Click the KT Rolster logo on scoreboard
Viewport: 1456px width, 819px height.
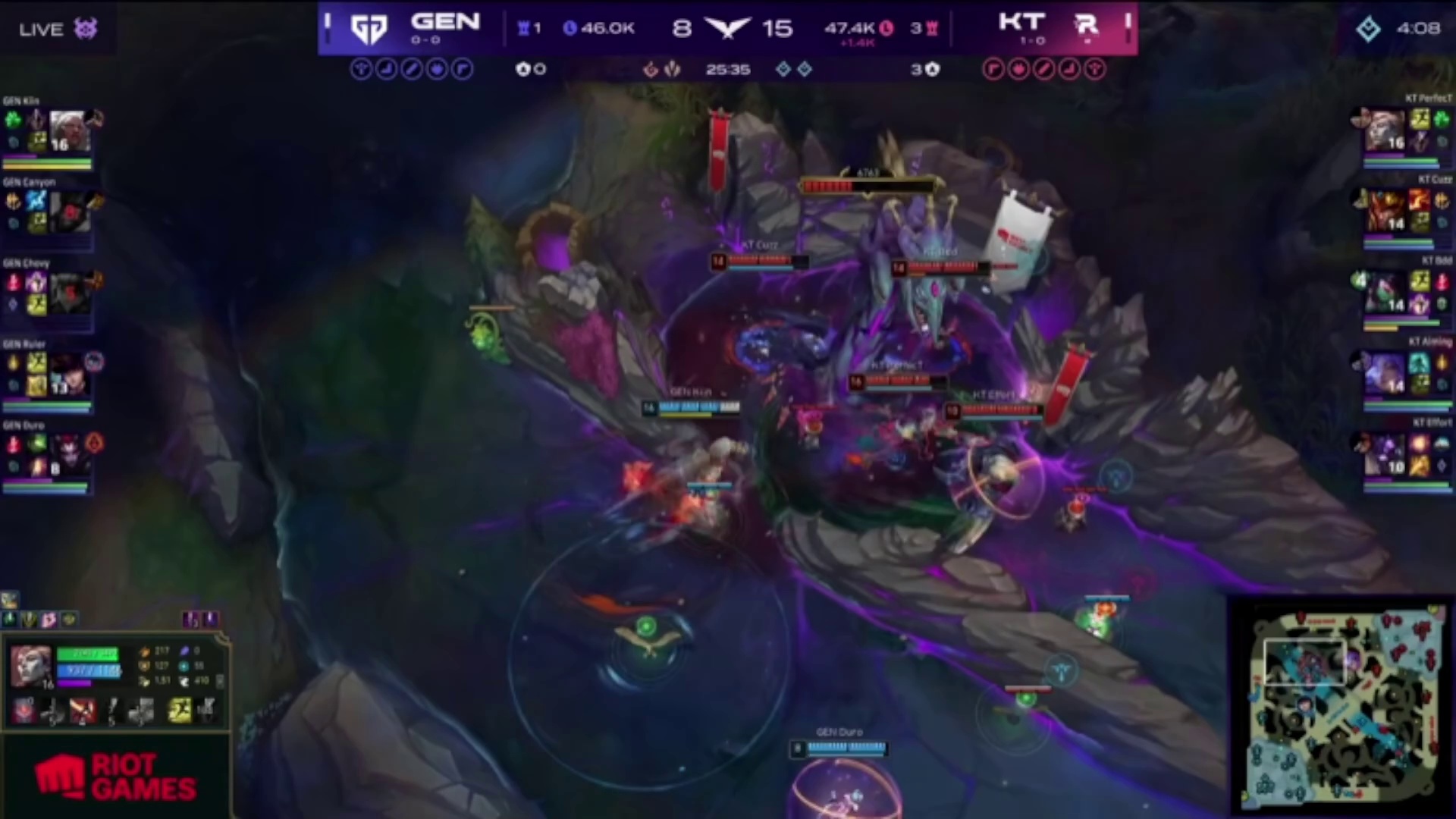1087,26
